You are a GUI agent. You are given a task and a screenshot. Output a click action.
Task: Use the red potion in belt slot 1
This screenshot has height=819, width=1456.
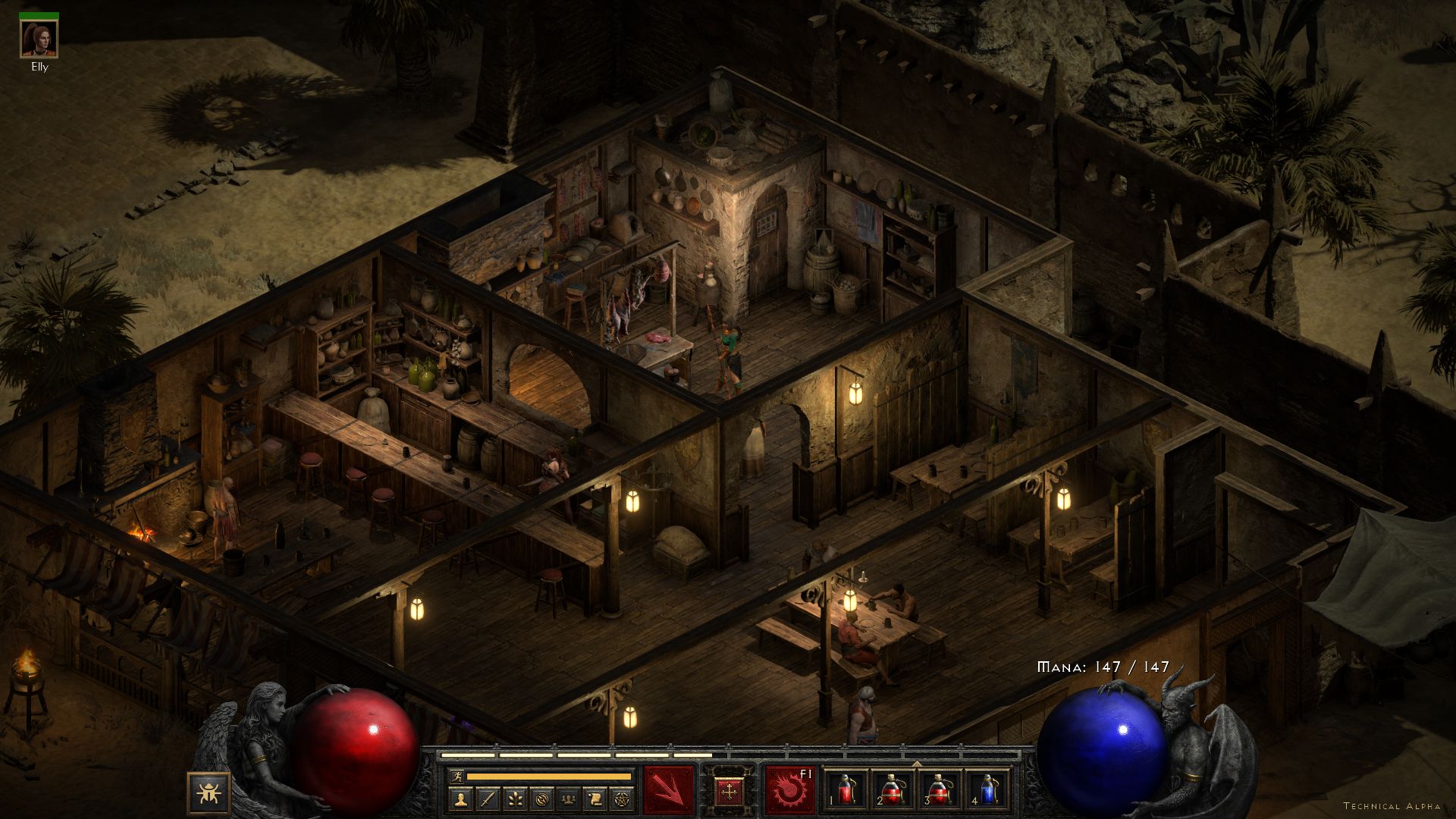click(x=846, y=790)
